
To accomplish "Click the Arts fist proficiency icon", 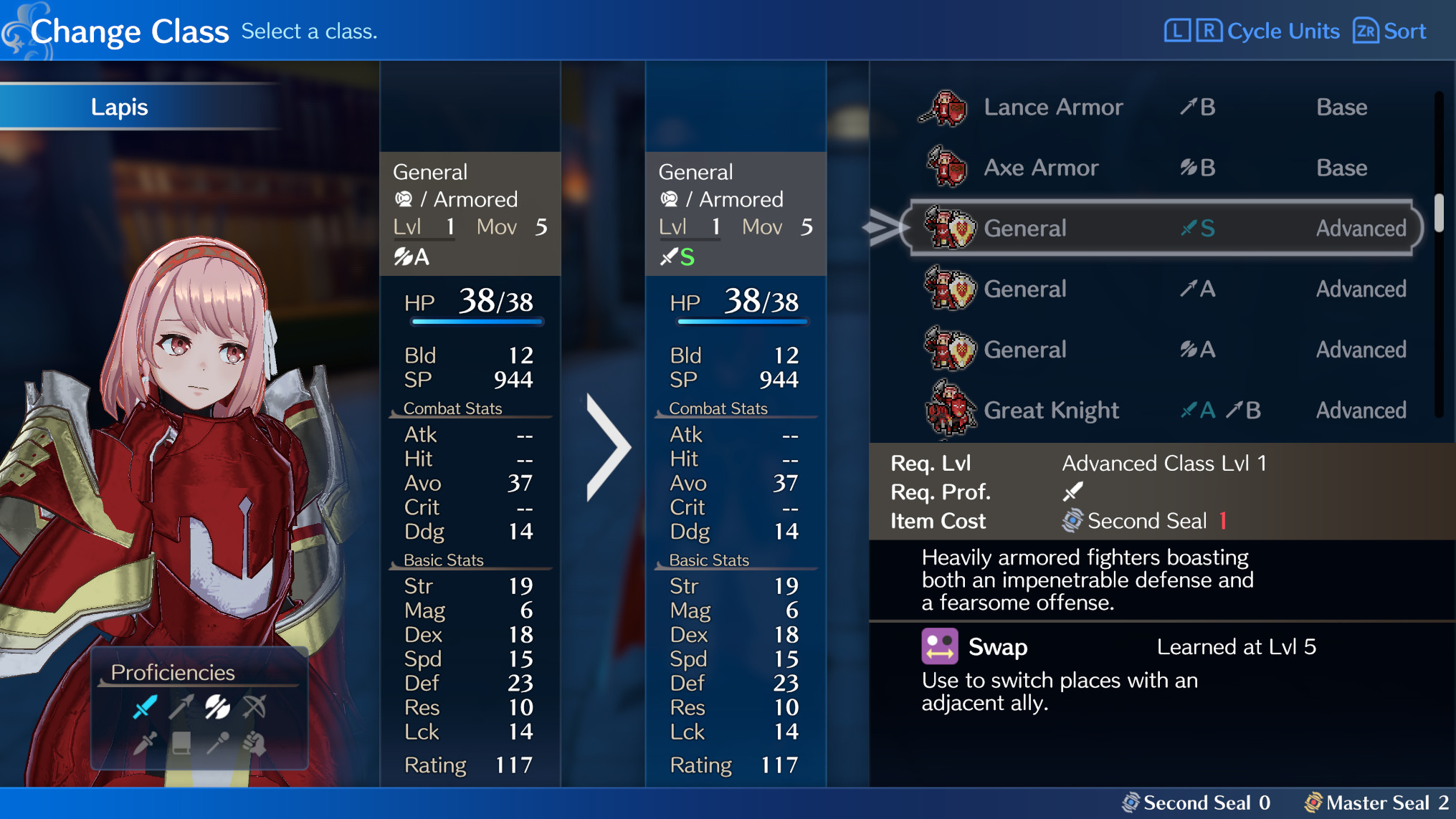I will tap(255, 744).
